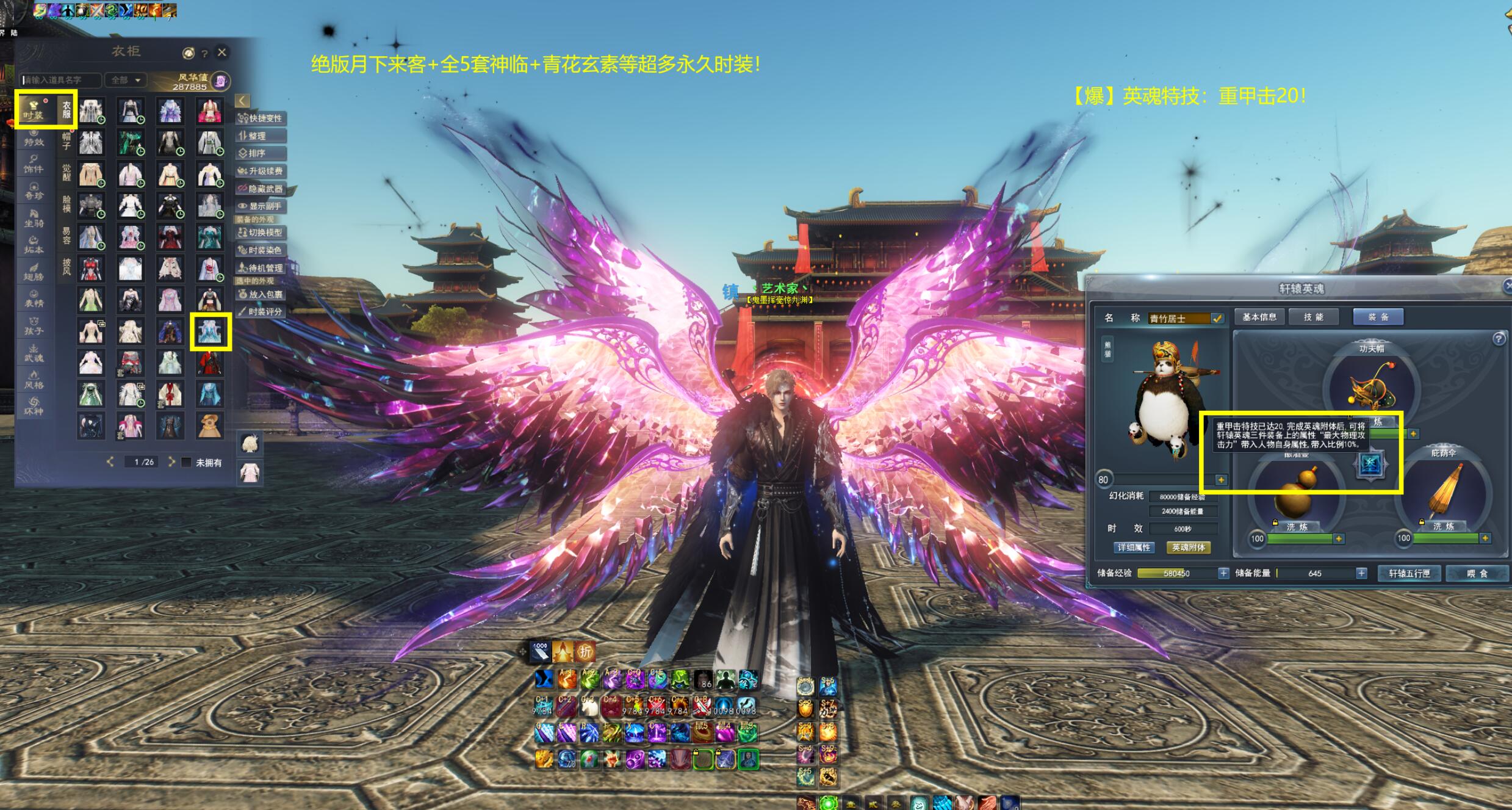Select the yellow hooded bear costume
The width and height of the screenshot is (1512, 810).
(x=209, y=425)
